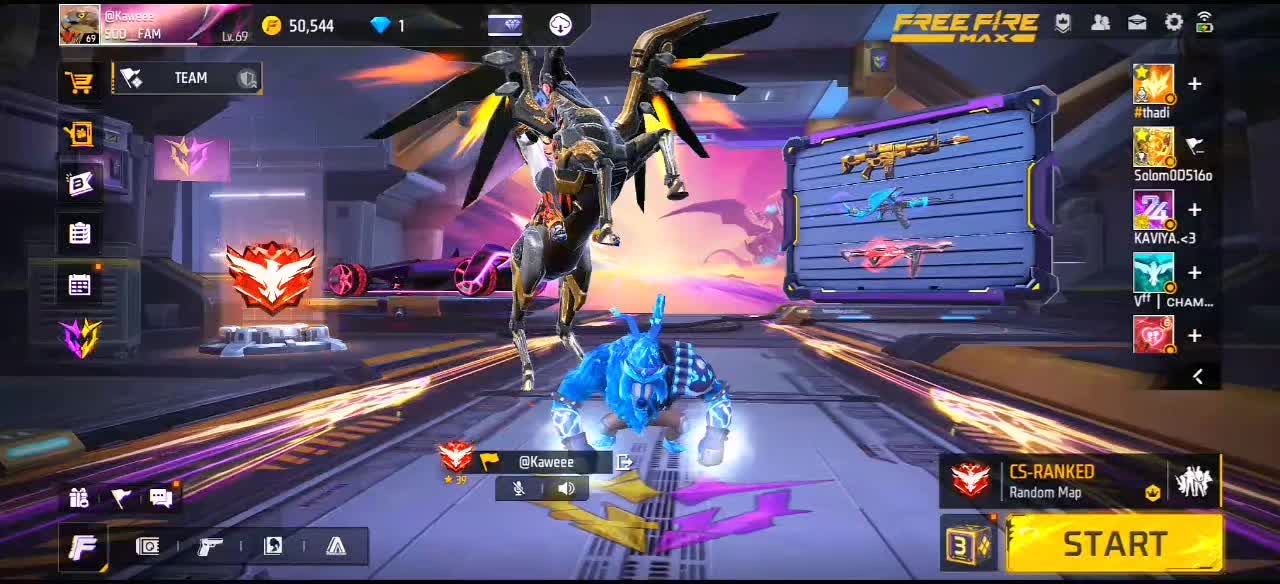Open the dice box with number 3
This screenshot has width=1280, height=584.
pyautogui.click(x=968, y=545)
